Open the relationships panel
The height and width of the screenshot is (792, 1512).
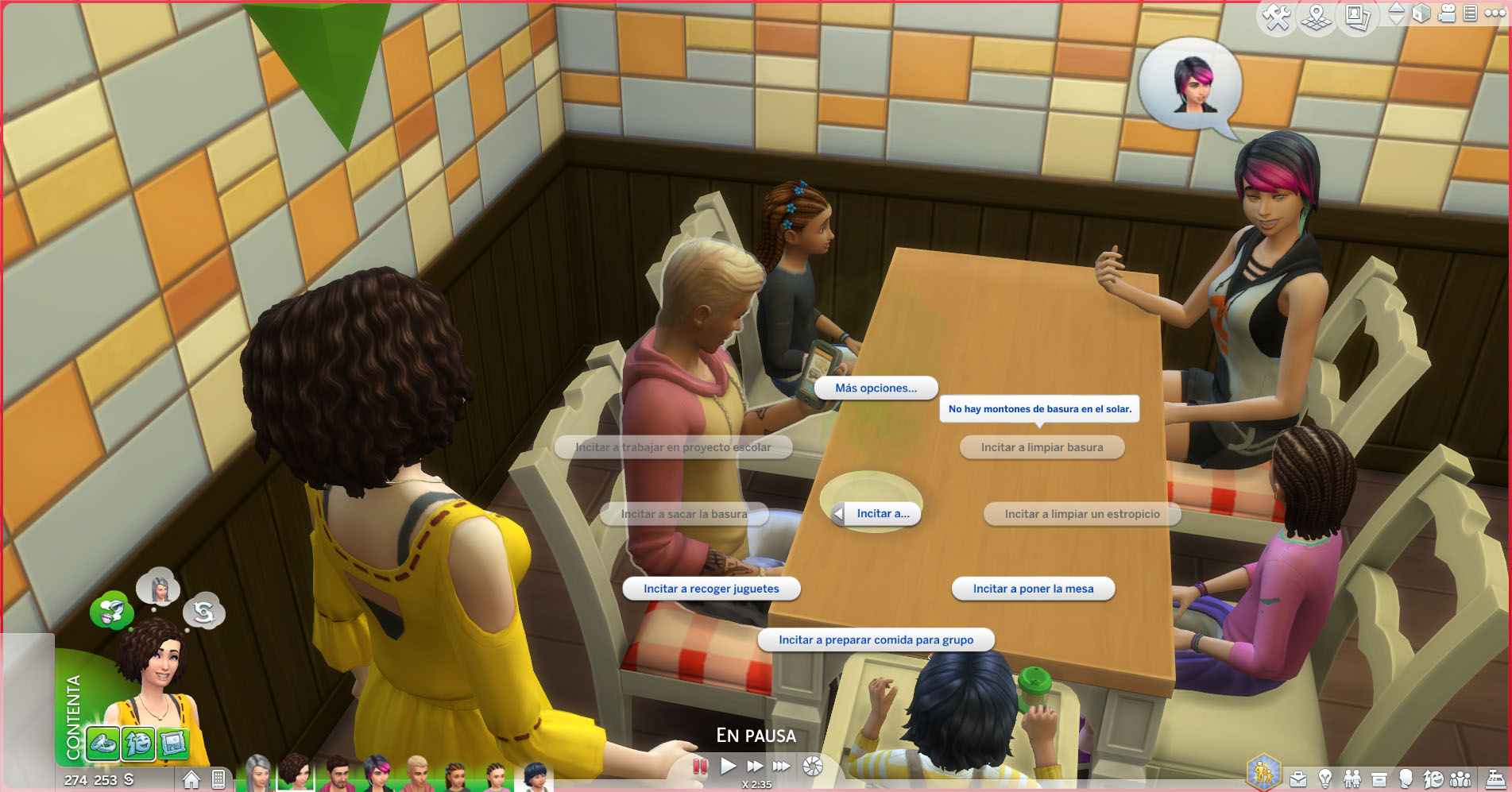tap(1352, 779)
